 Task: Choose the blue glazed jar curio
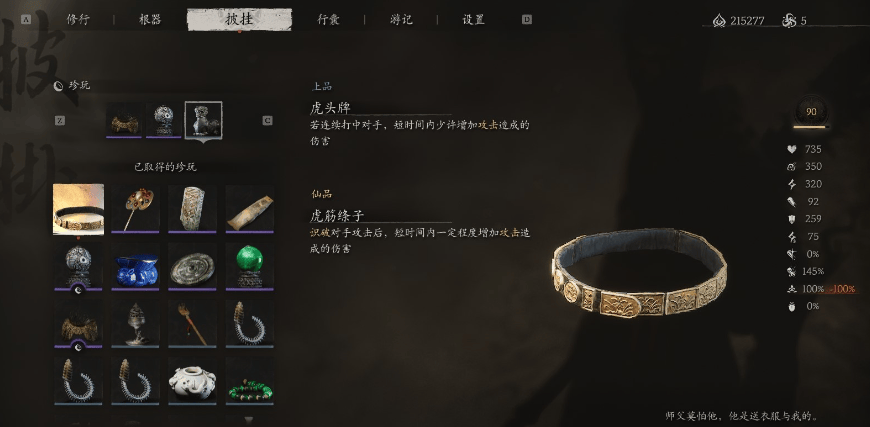pyautogui.click(x=135, y=267)
